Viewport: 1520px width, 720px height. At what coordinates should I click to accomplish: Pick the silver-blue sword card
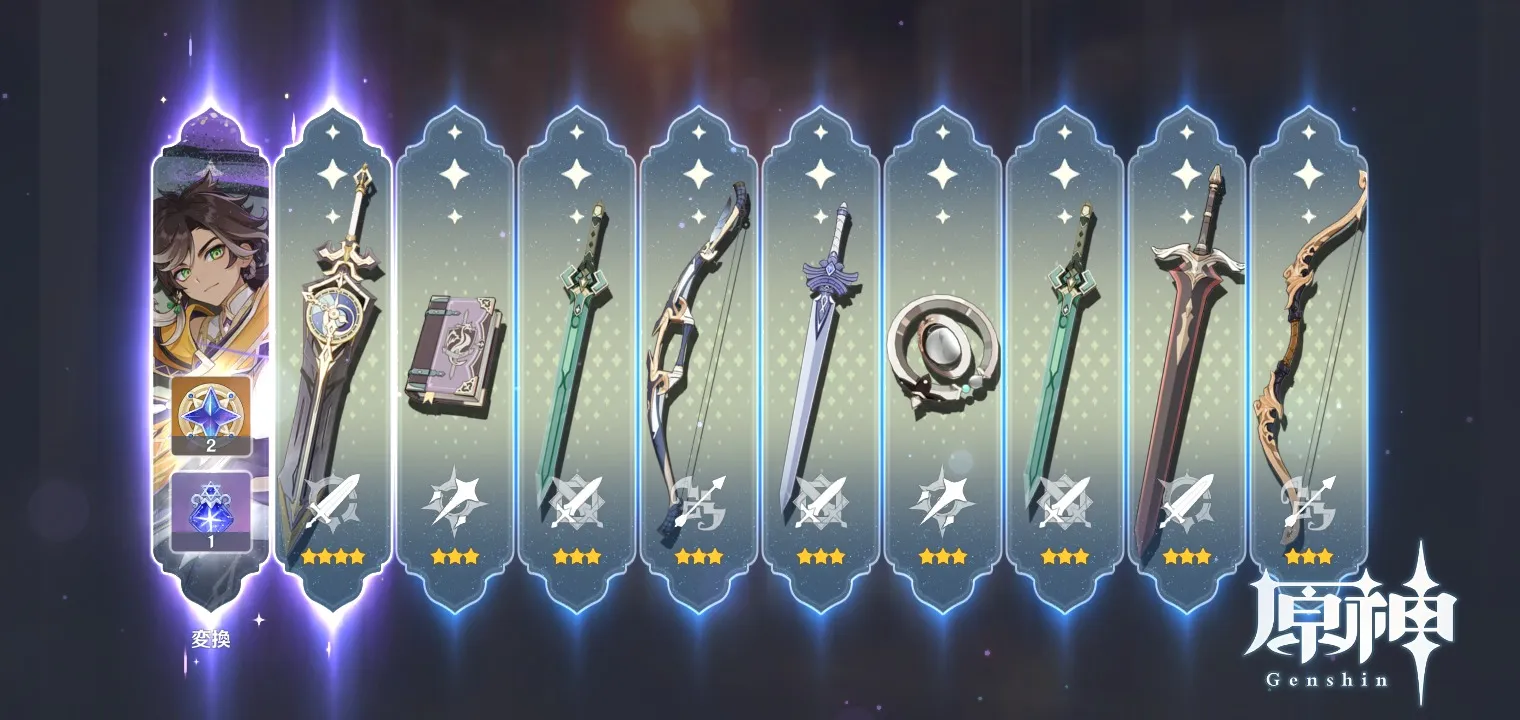(x=820, y=350)
